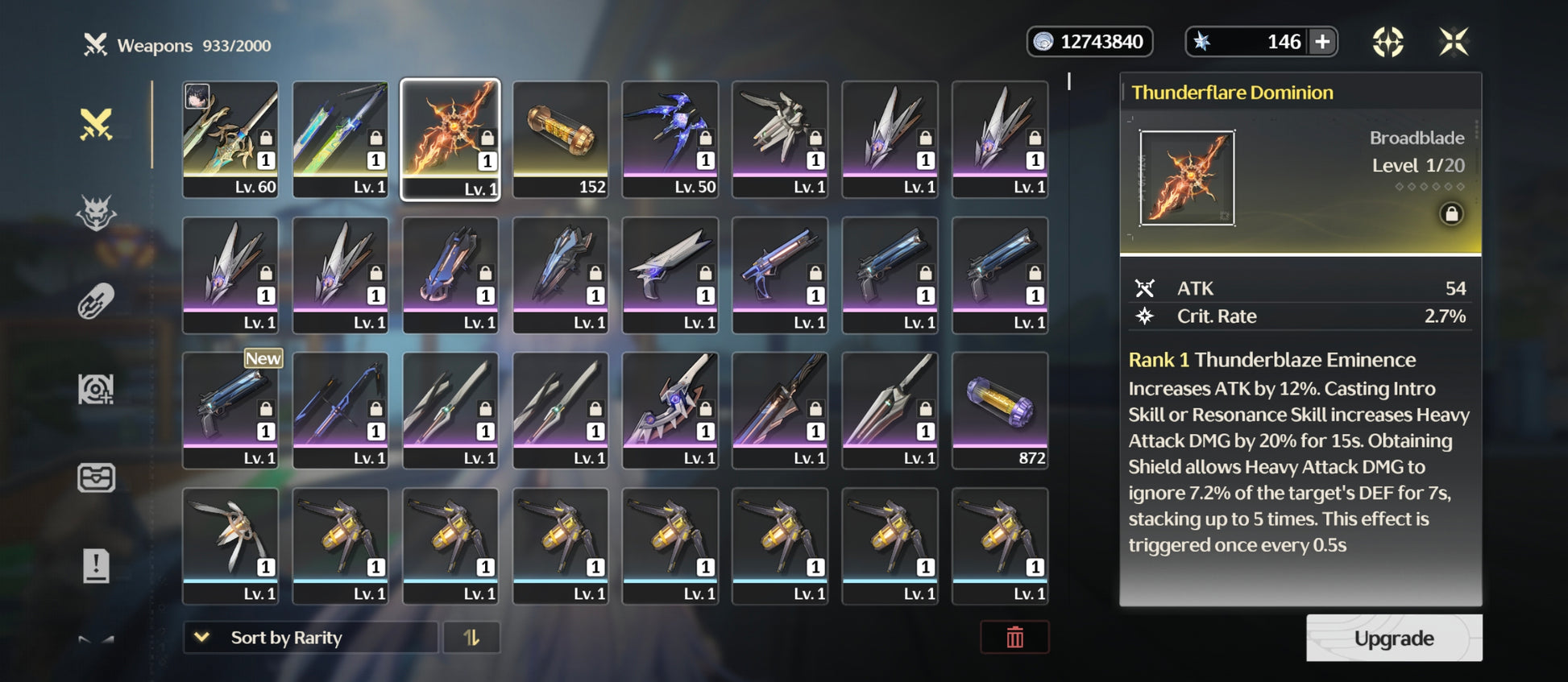Open the pill-shaped supplies tab
The width and height of the screenshot is (1568, 682).
(x=96, y=301)
